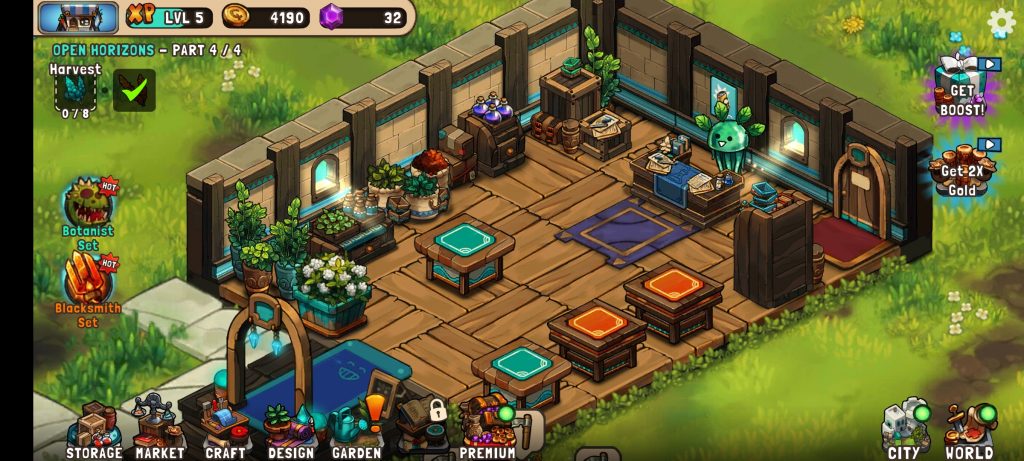Travel to the City
Viewport: 1024px width, 461px height.
tap(905, 430)
